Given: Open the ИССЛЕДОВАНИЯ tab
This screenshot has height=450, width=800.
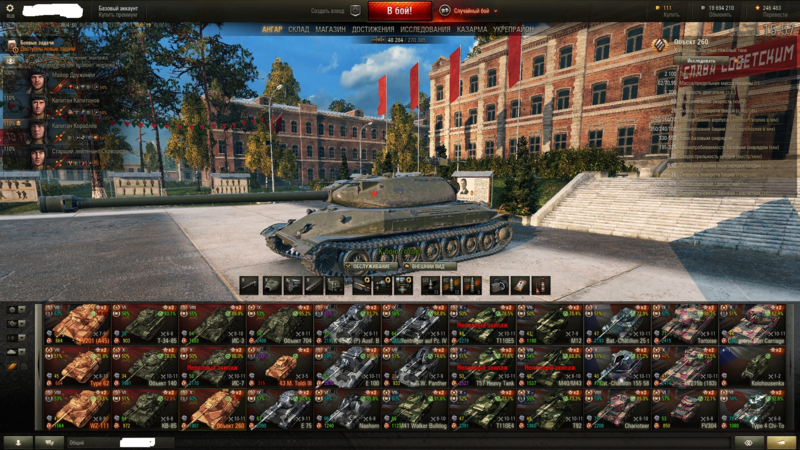Looking at the screenshot, I should coord(424,30).
